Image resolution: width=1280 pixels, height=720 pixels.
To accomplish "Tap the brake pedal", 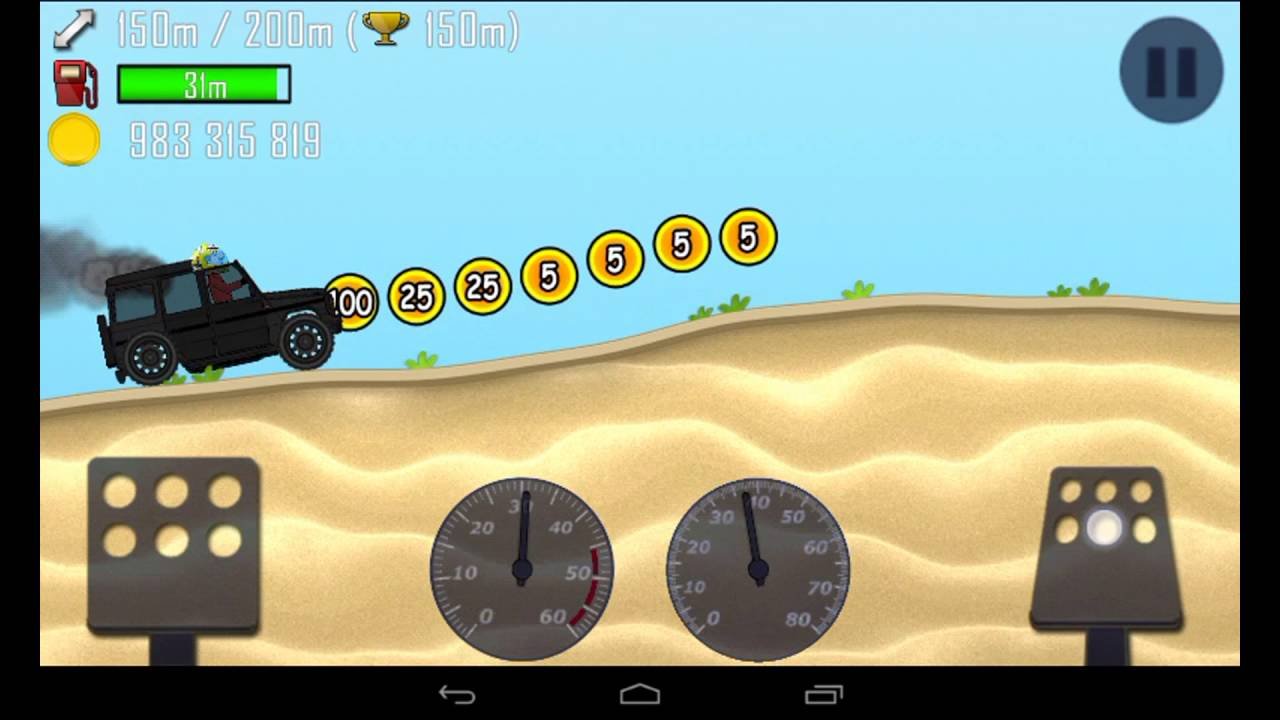I will tap(173, 545).
